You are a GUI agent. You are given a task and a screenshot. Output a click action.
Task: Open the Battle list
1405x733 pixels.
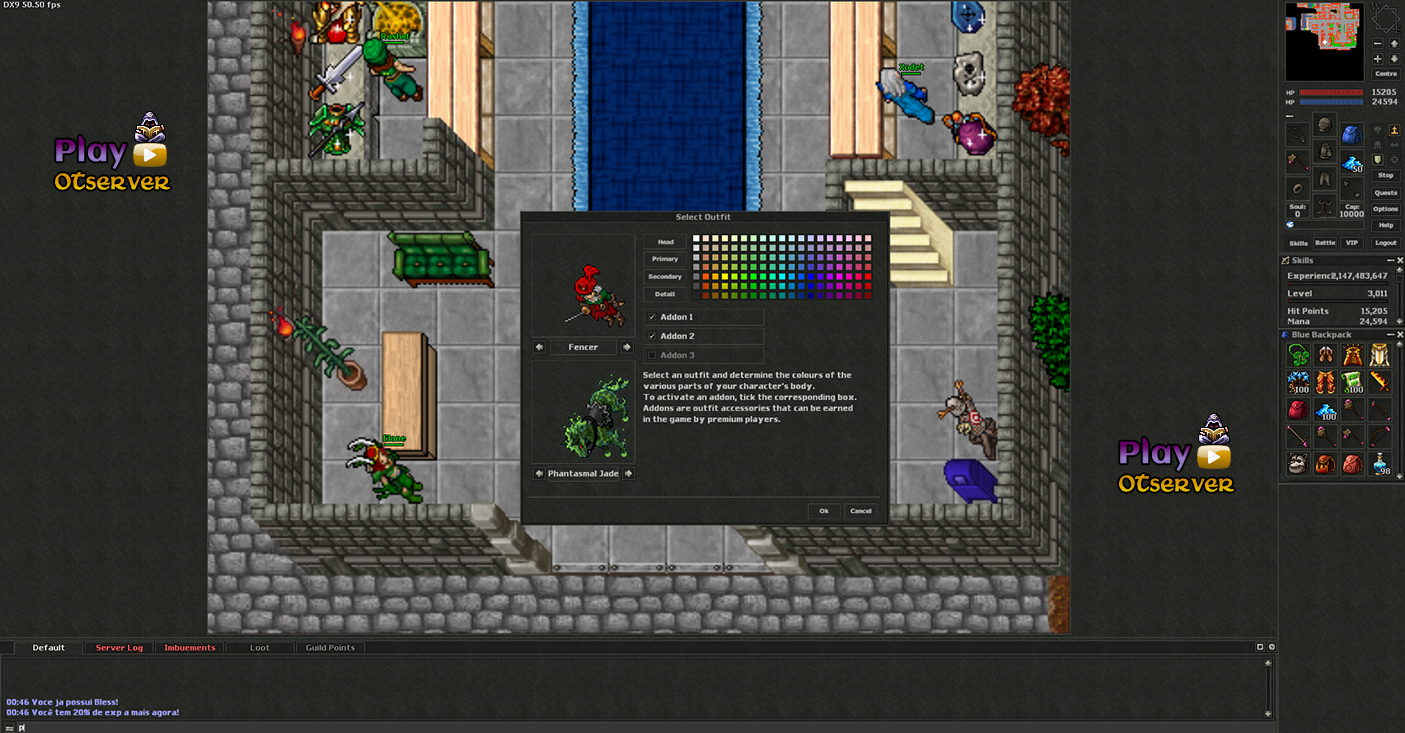point(1325,243)
